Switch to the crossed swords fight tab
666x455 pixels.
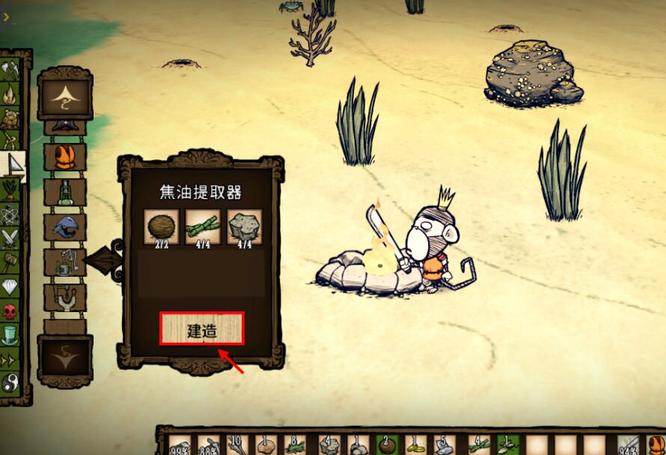point(12,237)
